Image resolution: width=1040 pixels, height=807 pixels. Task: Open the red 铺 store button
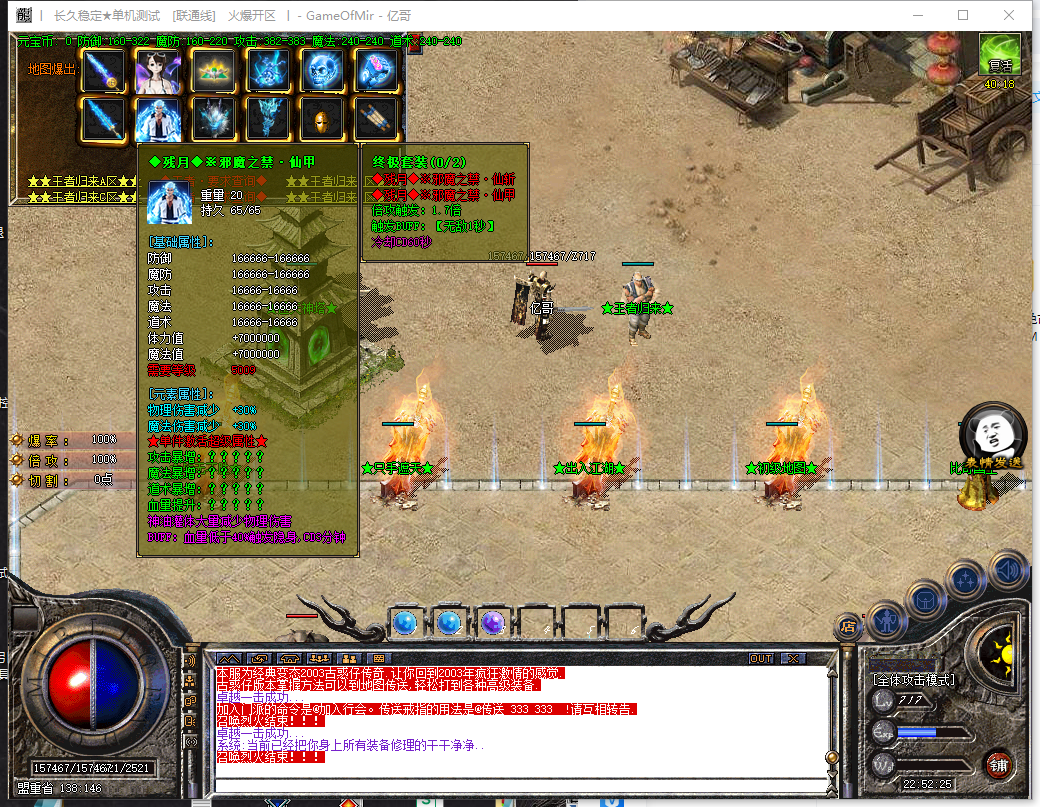(x=998, y=767)
